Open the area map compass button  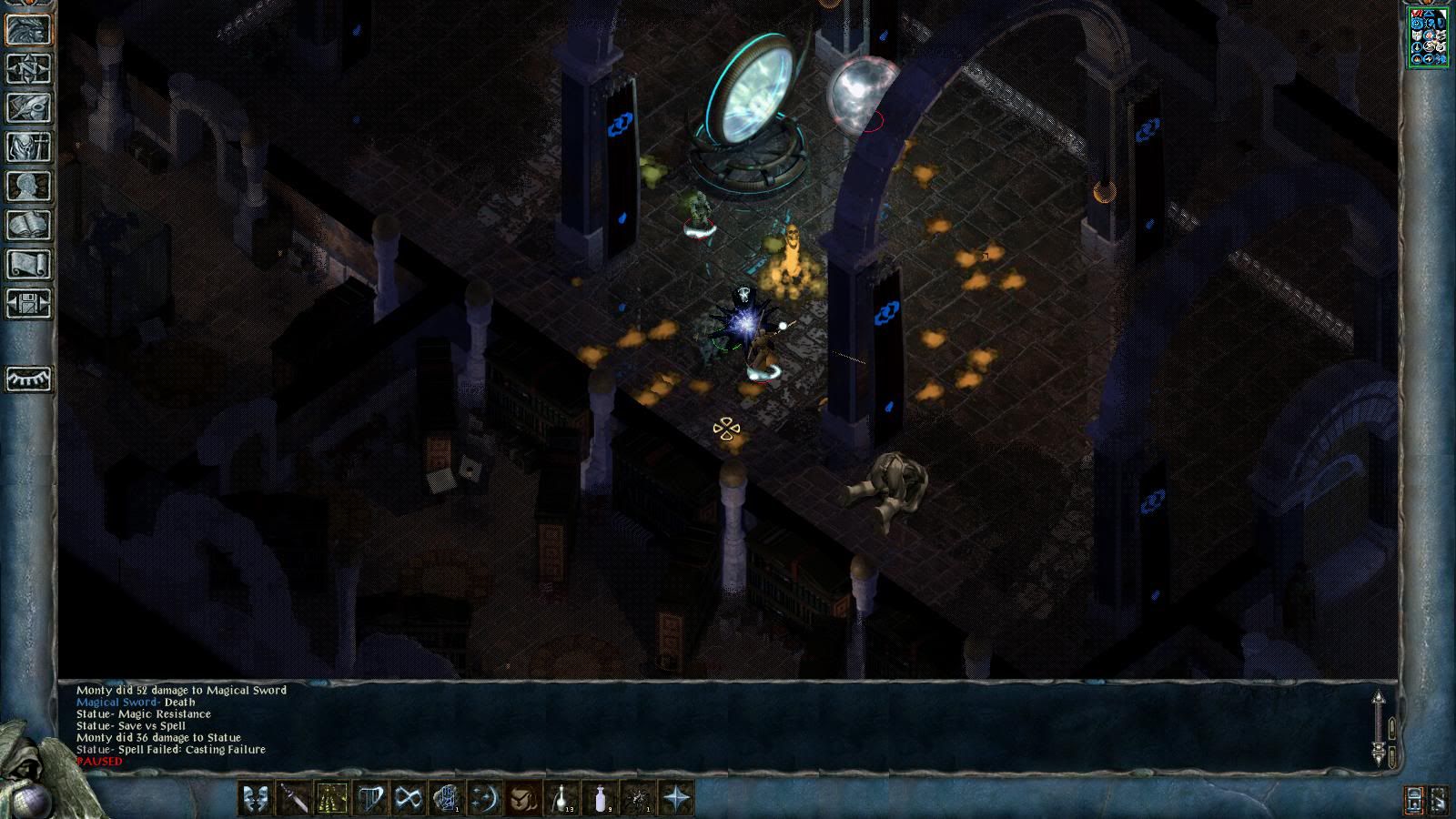point(28,69)
